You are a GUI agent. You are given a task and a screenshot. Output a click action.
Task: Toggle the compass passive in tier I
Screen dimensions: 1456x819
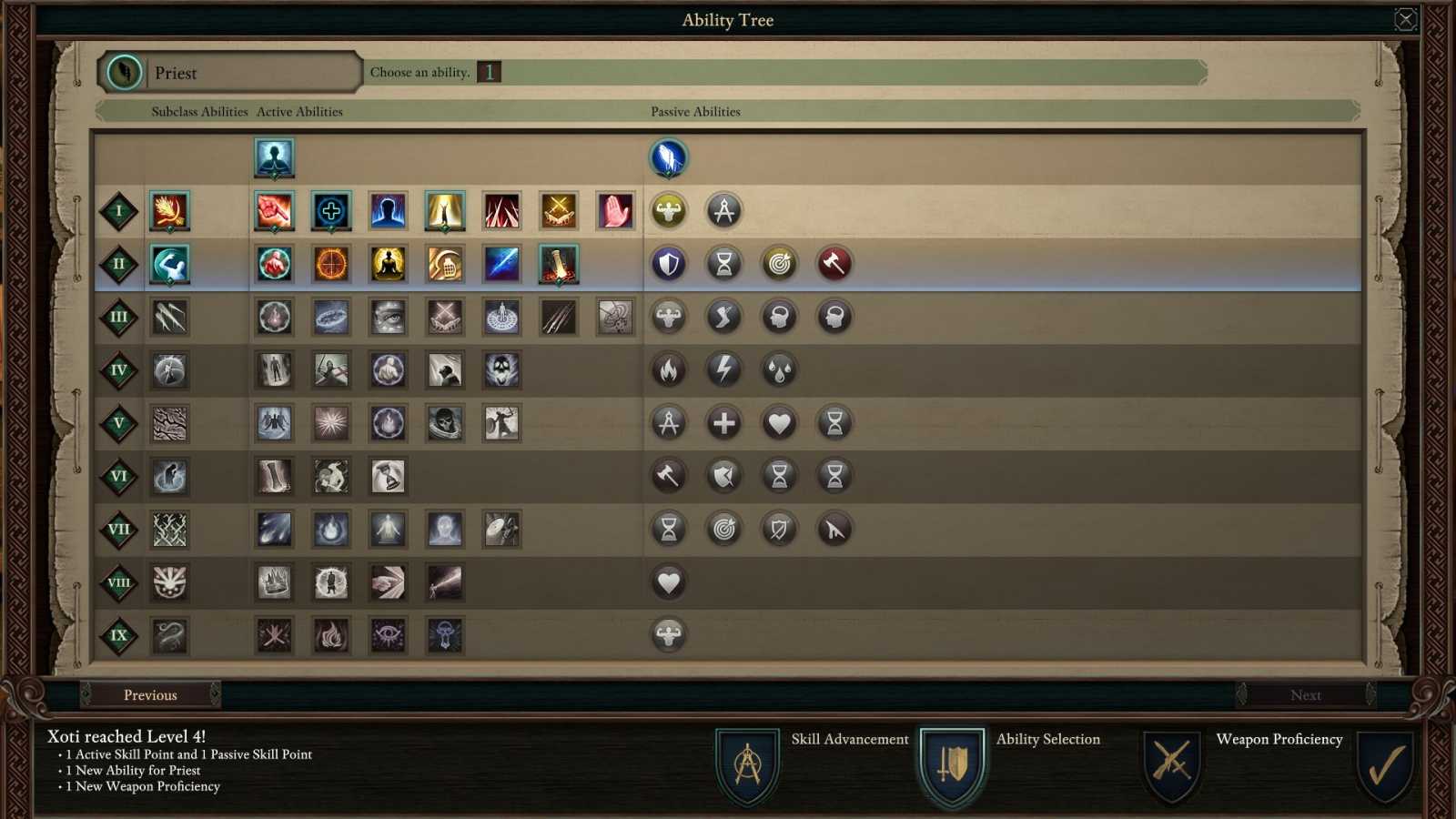tap(723, 210)
